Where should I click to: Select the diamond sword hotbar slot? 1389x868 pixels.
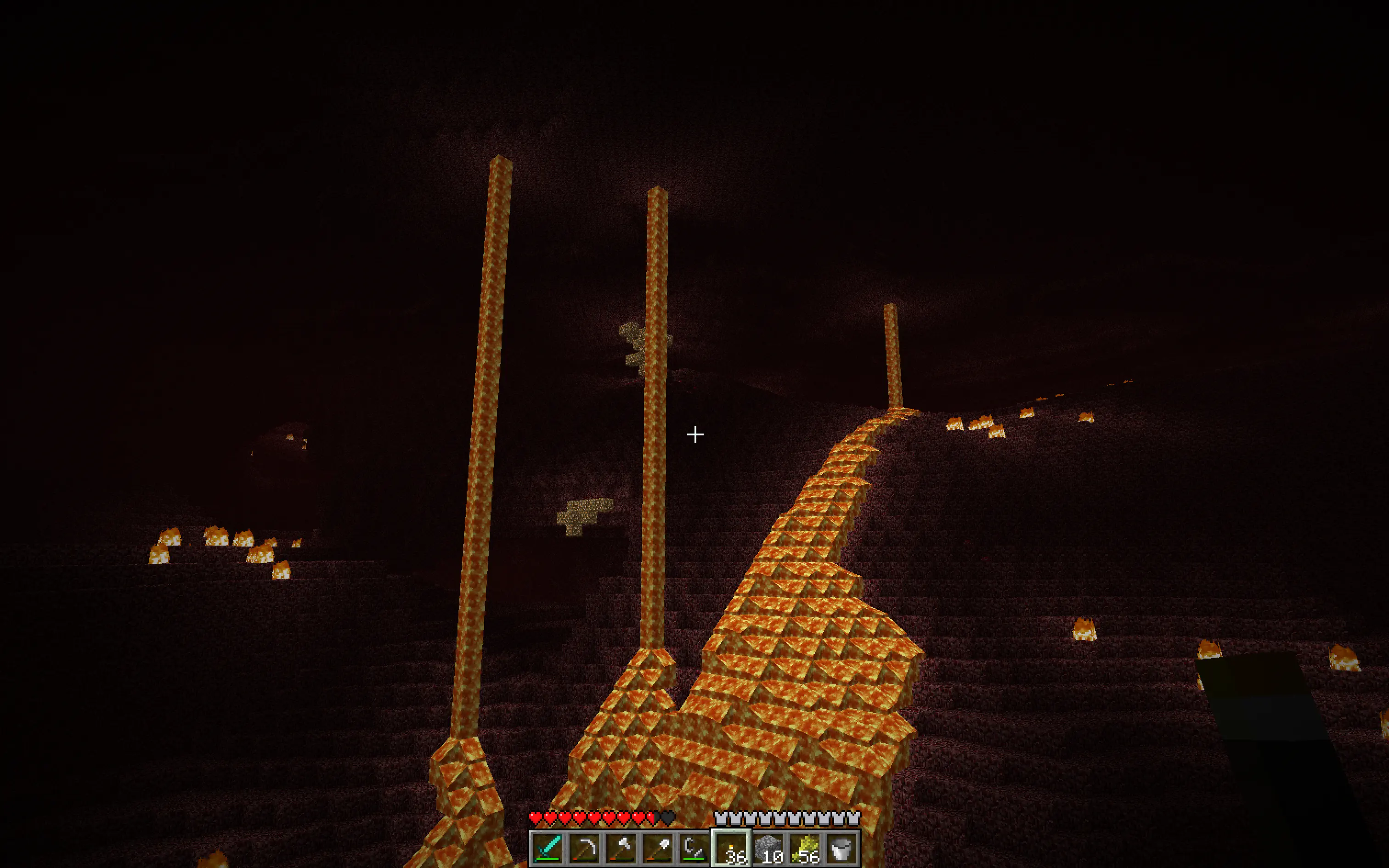pyautogui.click(x=548, y=847)
